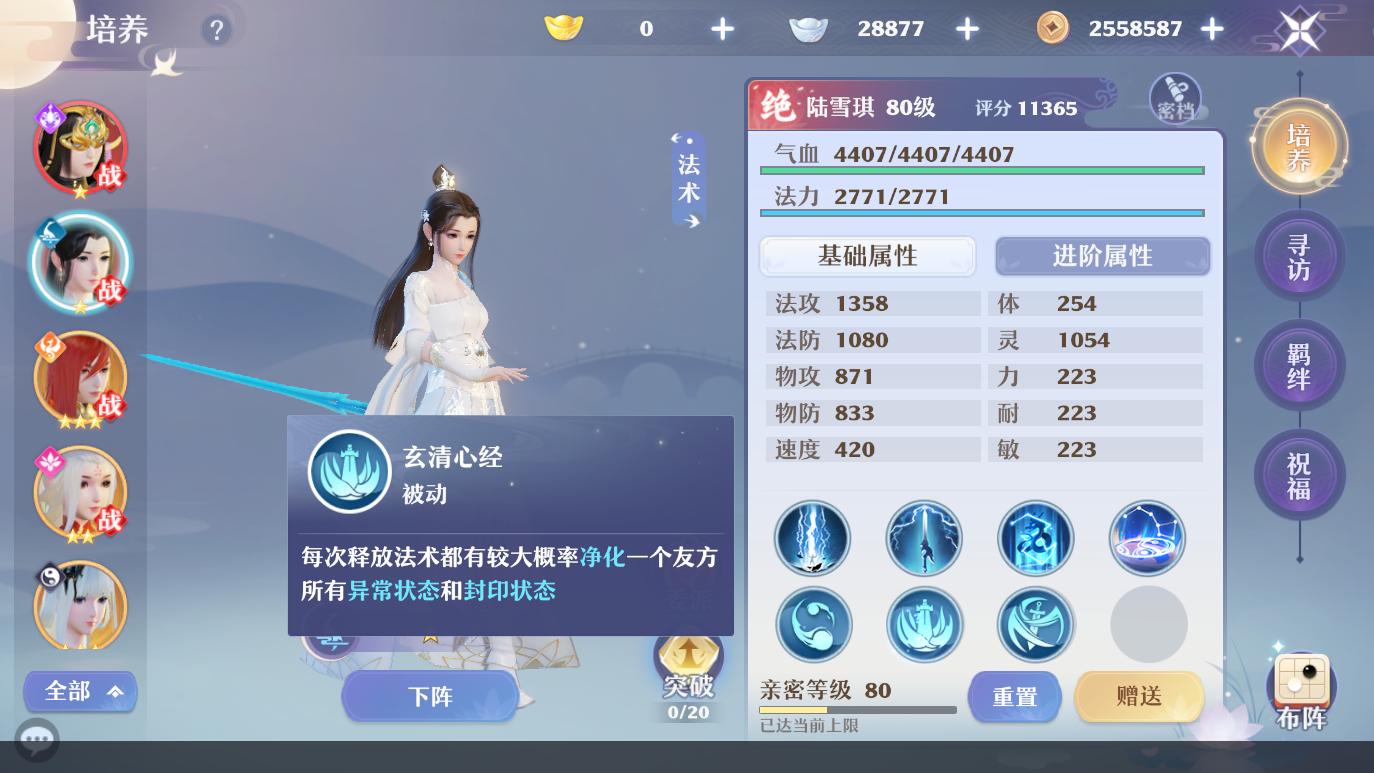Select 陆雪琪 portrait in left roster
1374x773 pixels.
[81, 262]
